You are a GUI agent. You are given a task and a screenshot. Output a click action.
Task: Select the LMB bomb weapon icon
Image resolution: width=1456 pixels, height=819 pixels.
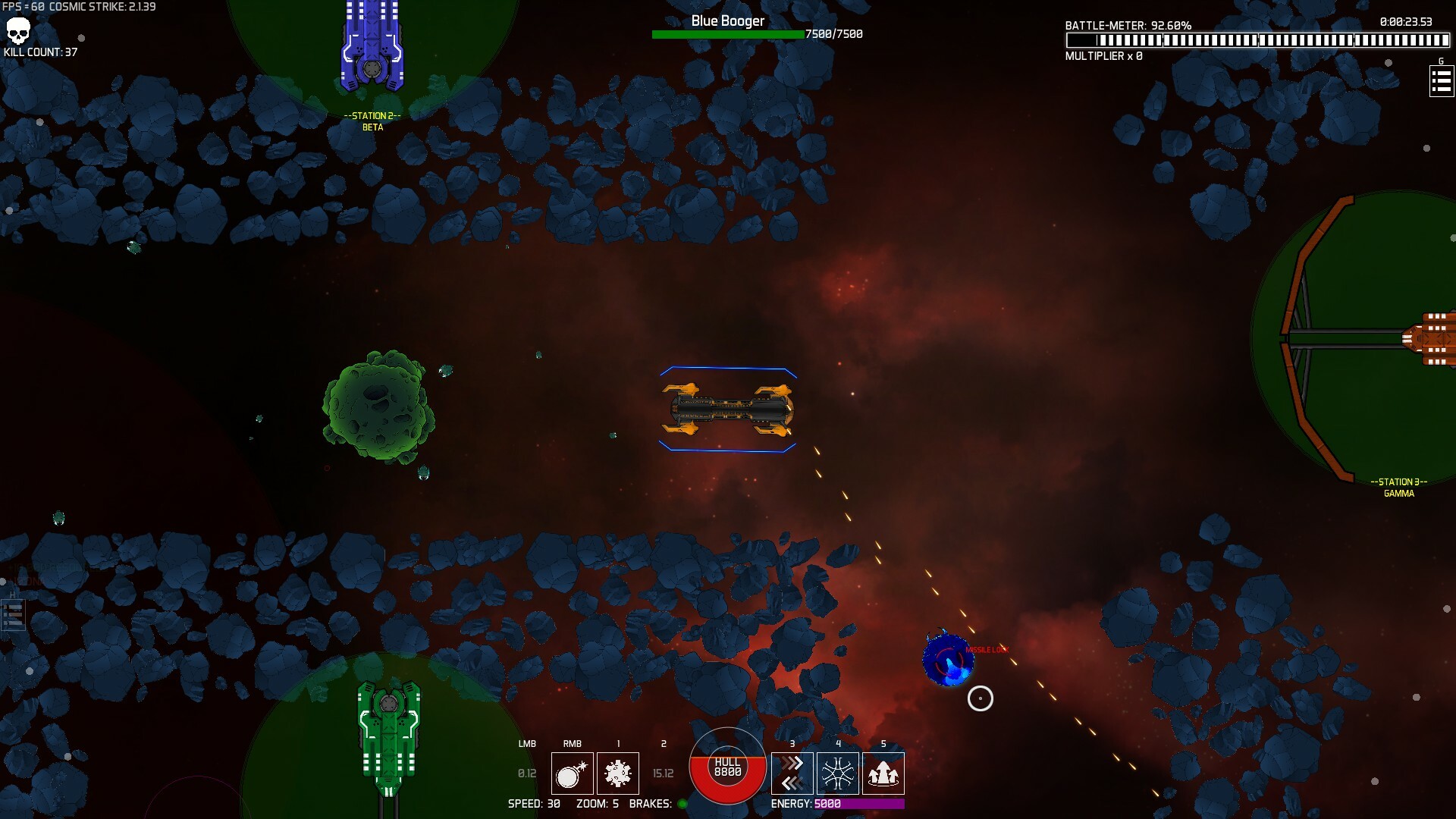click(x=573, y=773)
